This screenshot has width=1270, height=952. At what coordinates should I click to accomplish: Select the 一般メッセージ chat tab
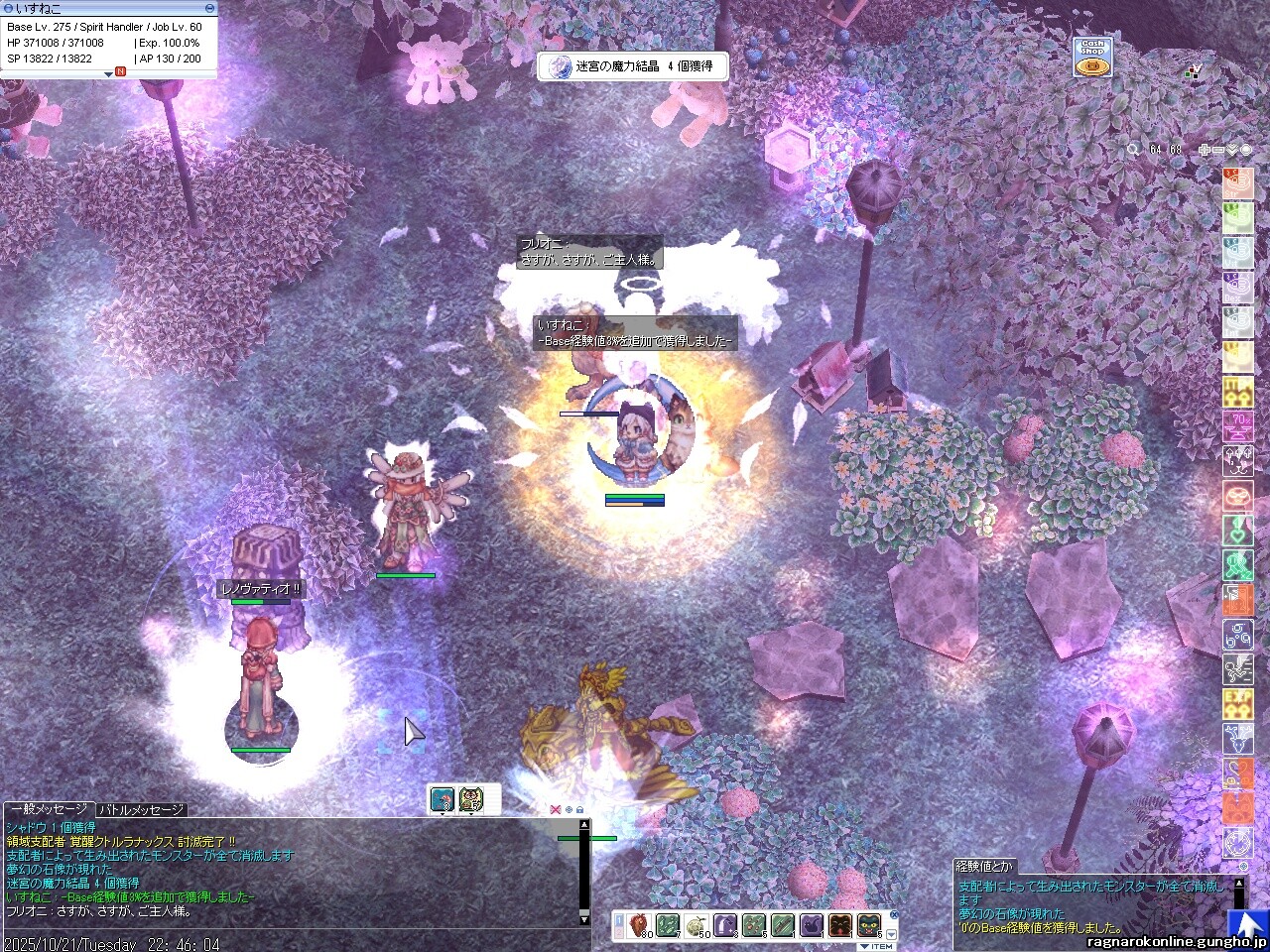coord(49,810)
